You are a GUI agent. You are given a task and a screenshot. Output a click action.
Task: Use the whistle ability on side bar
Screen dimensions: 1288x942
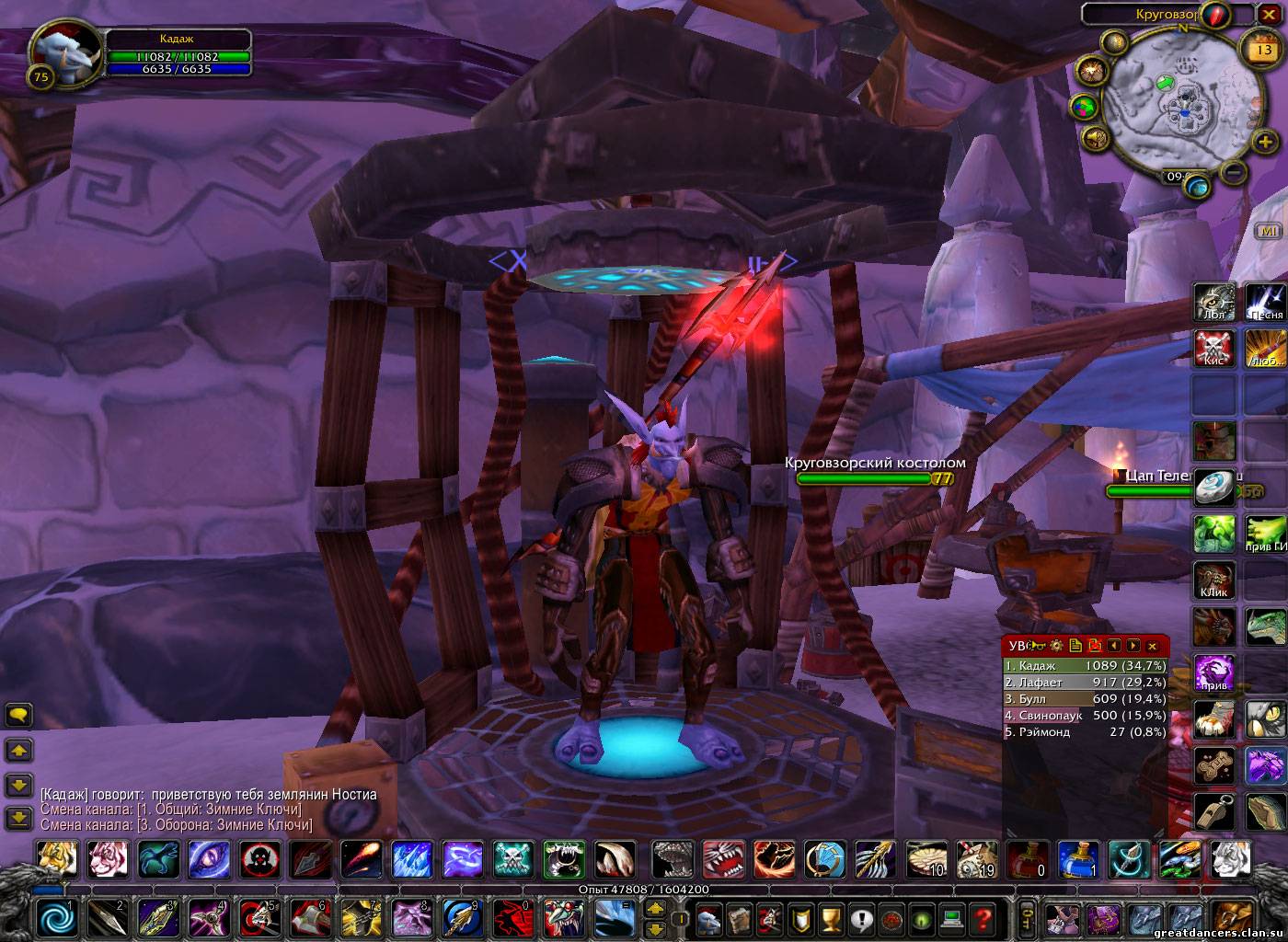click(x=1213, y=811)
